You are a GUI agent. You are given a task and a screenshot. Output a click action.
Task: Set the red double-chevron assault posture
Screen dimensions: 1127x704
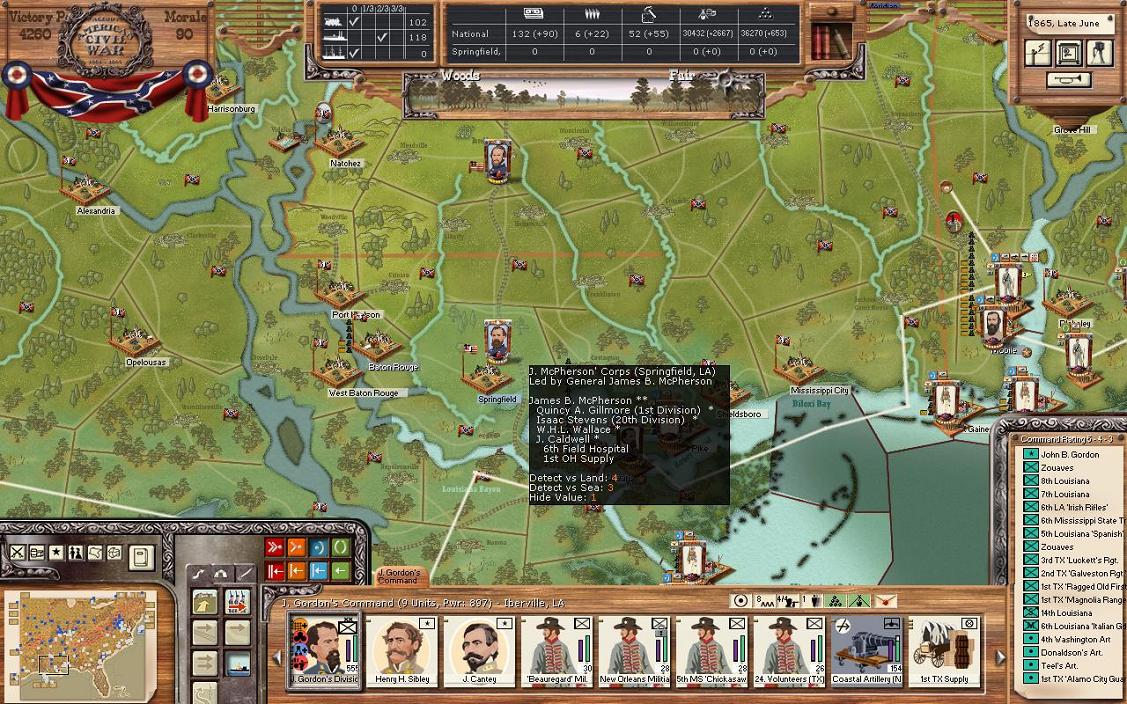275,547
